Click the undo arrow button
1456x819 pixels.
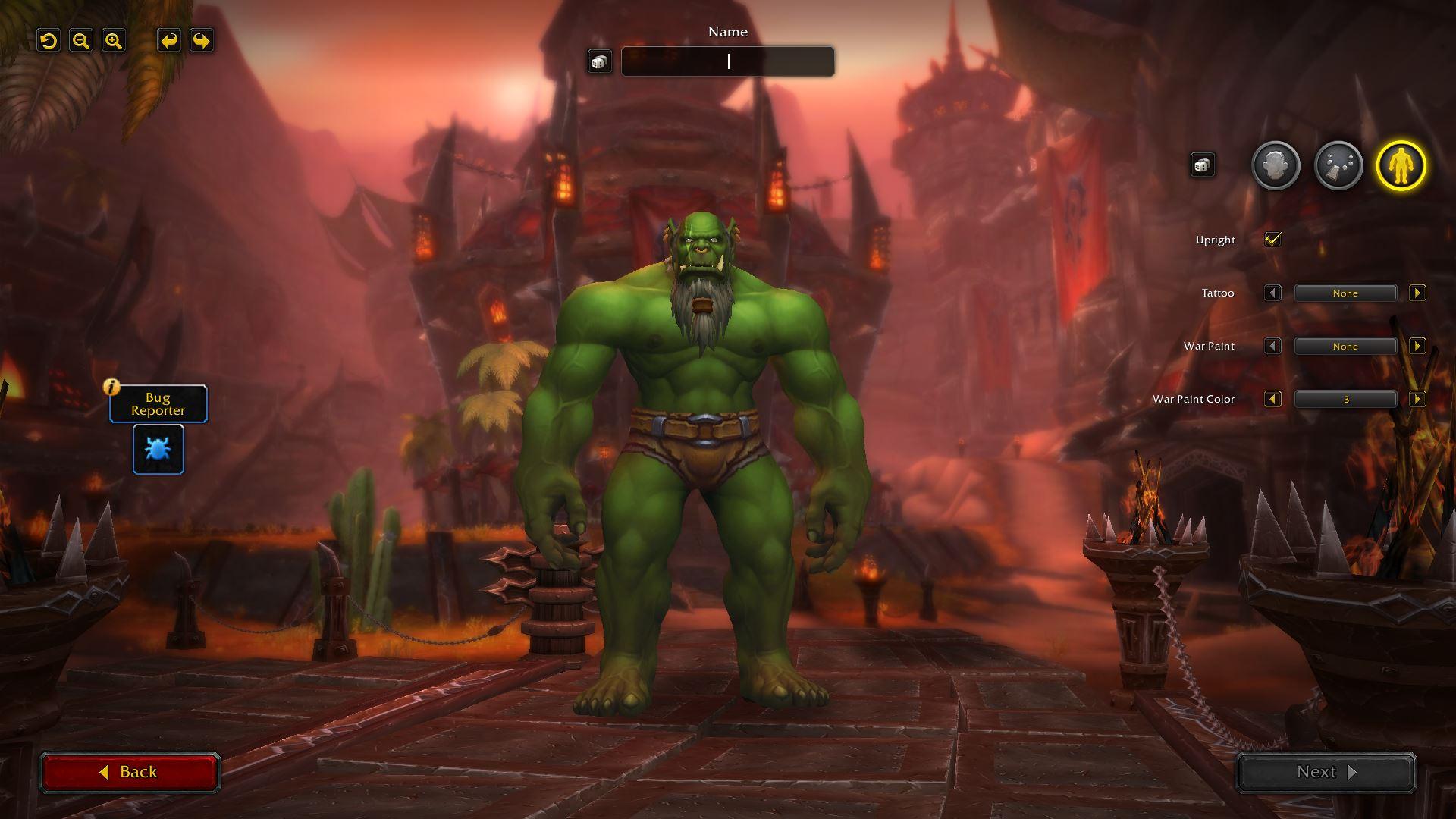click(169, 41)
